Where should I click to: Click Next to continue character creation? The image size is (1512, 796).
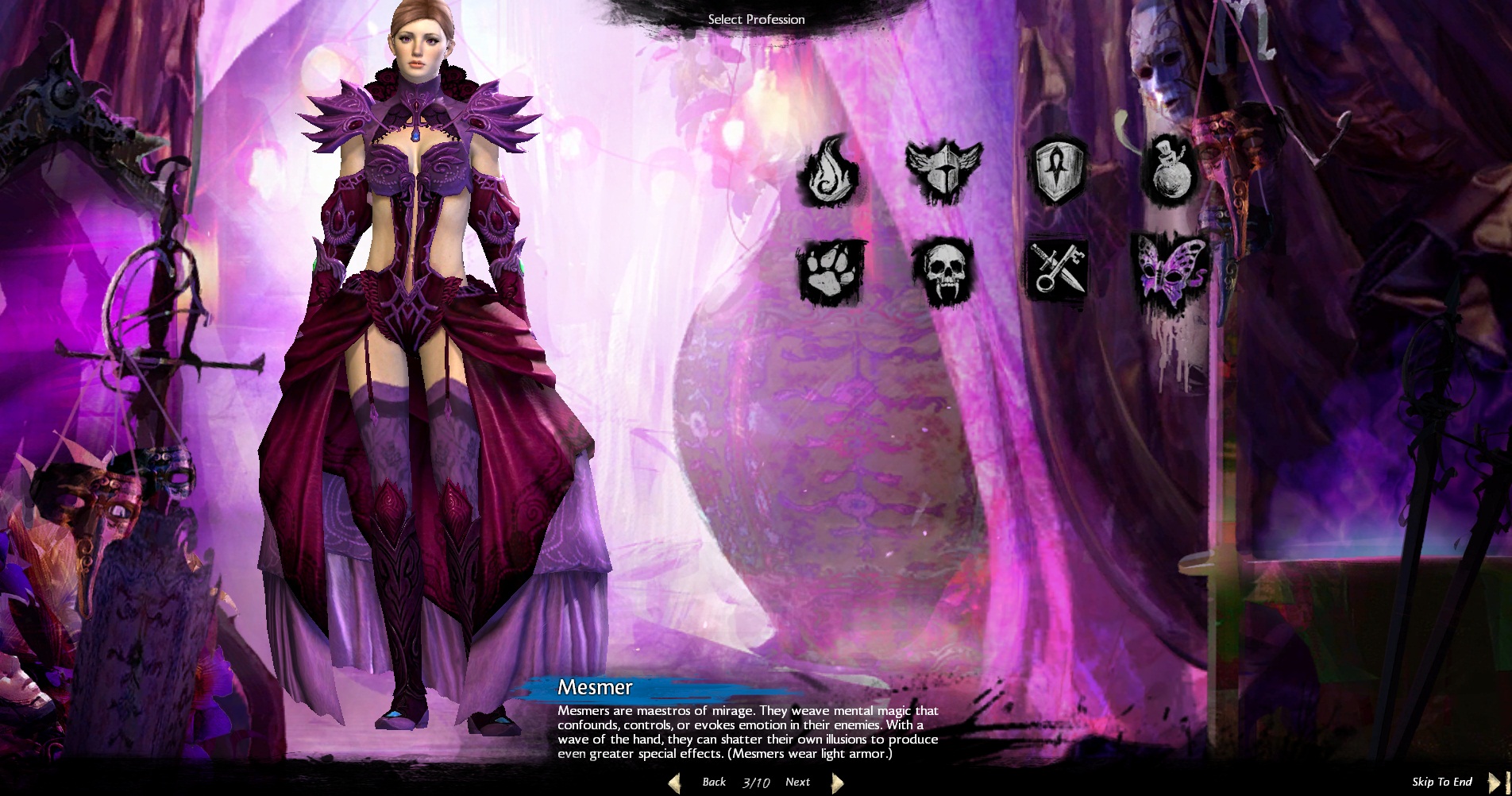[798, 782]
